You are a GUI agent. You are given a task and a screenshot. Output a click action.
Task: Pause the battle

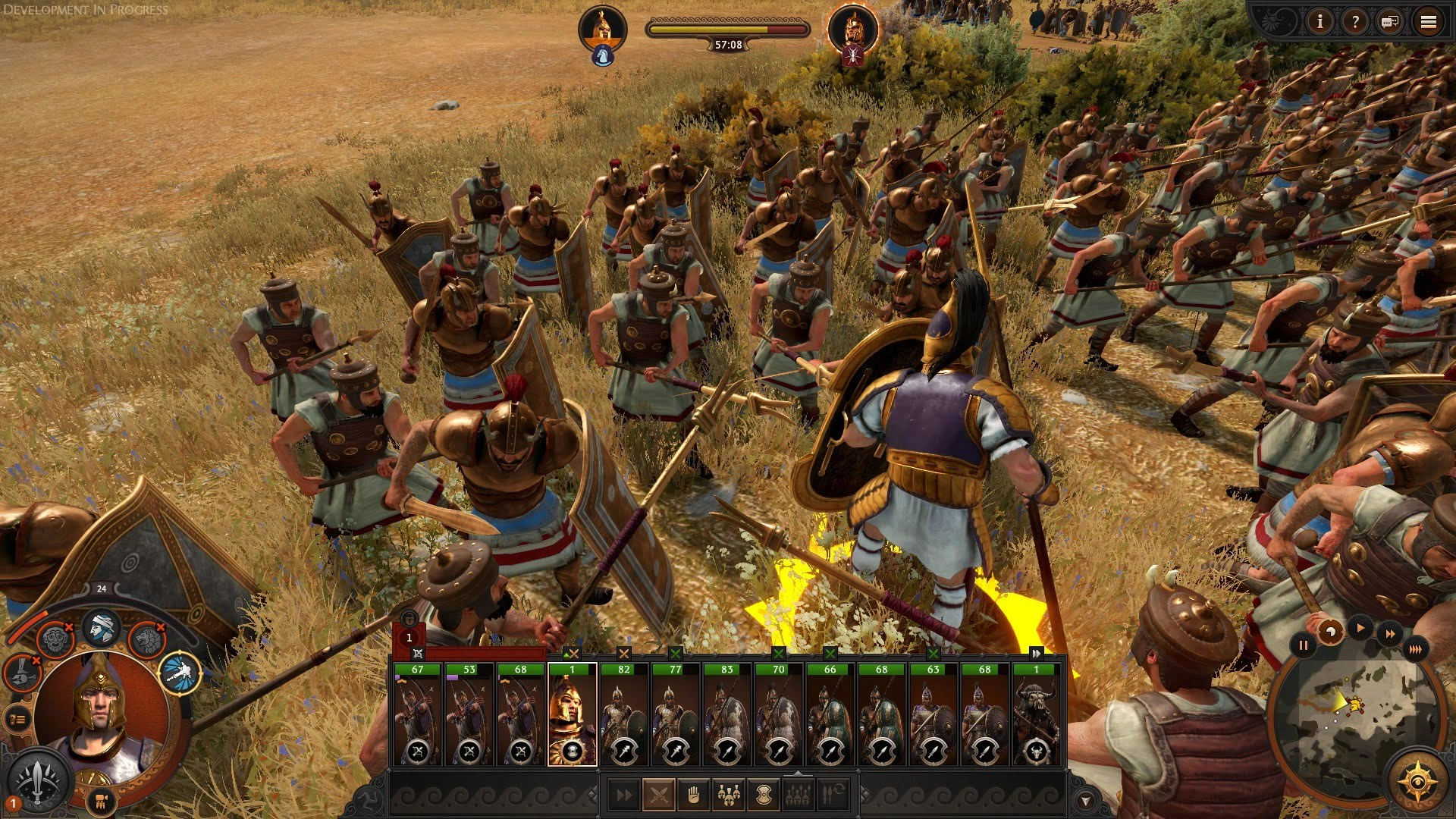pyautogui.click(x=1303, y=645)
